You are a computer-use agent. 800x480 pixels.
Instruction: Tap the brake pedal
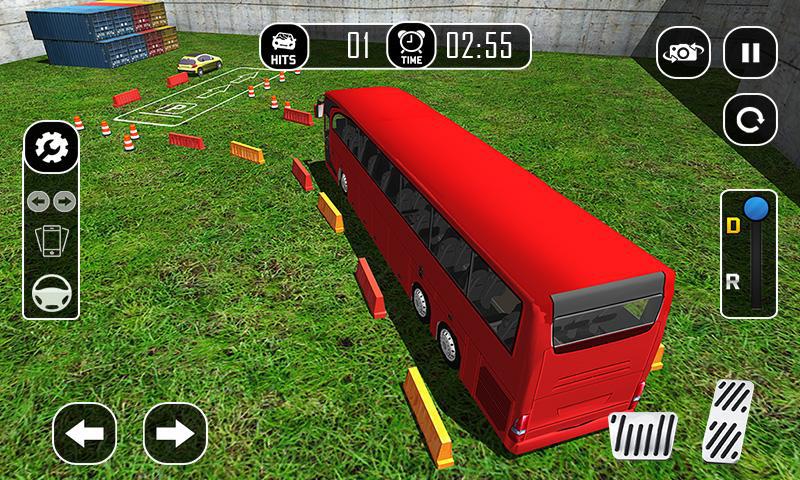[x=643, y=435]
